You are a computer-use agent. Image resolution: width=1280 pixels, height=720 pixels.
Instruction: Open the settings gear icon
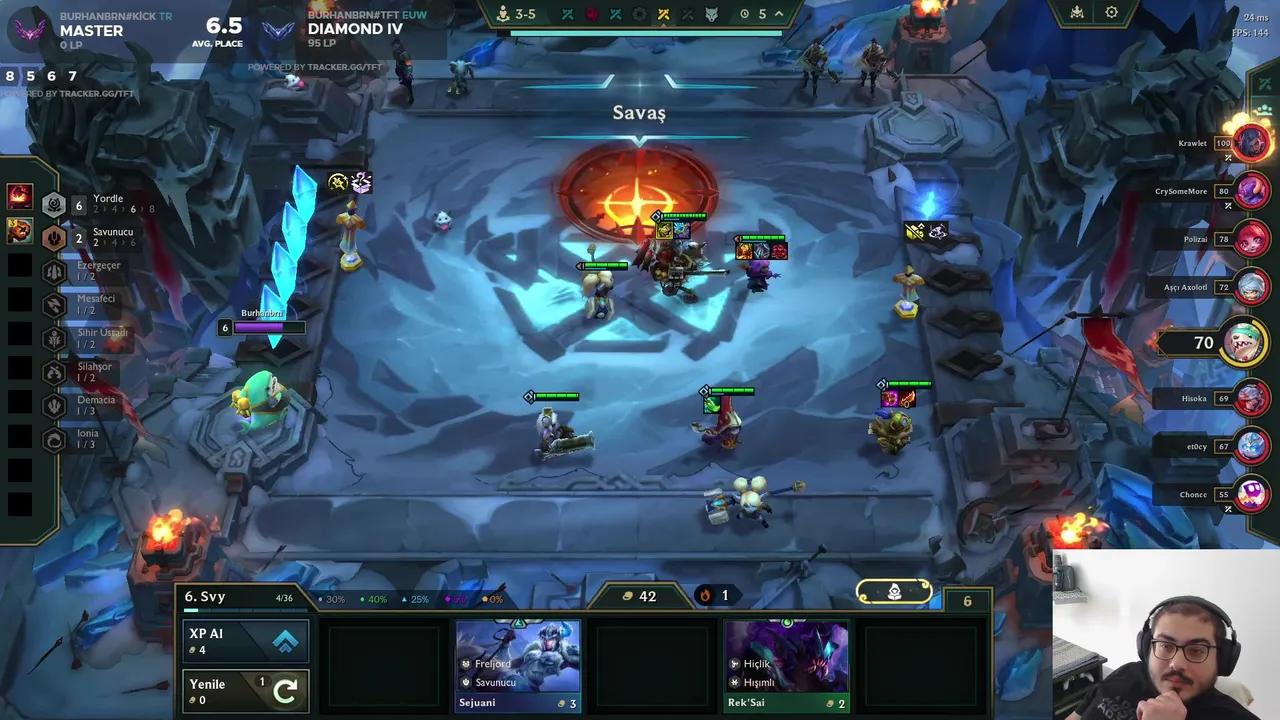tap(1112, 12)
